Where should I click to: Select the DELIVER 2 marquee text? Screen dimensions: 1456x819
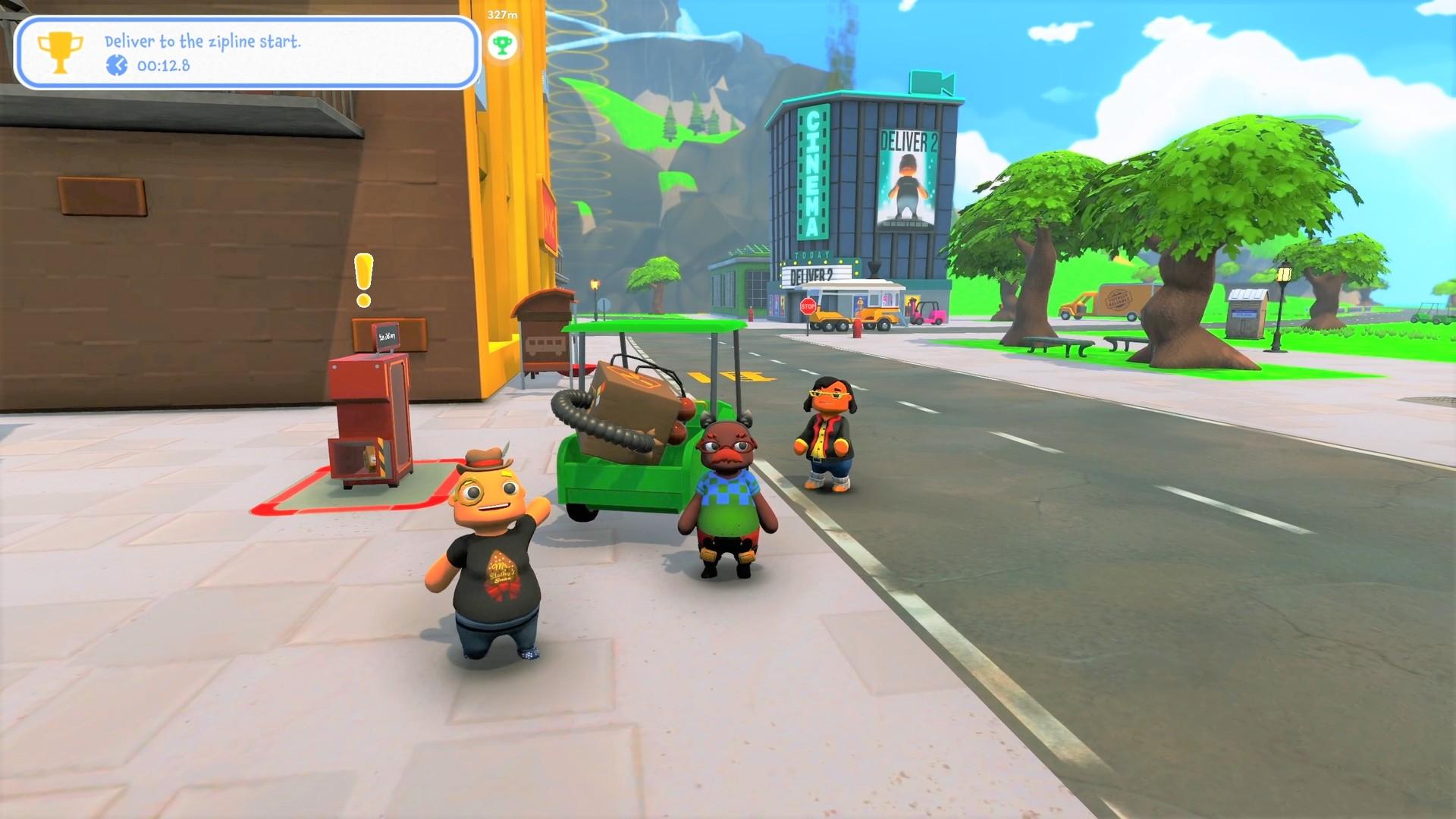811,274
